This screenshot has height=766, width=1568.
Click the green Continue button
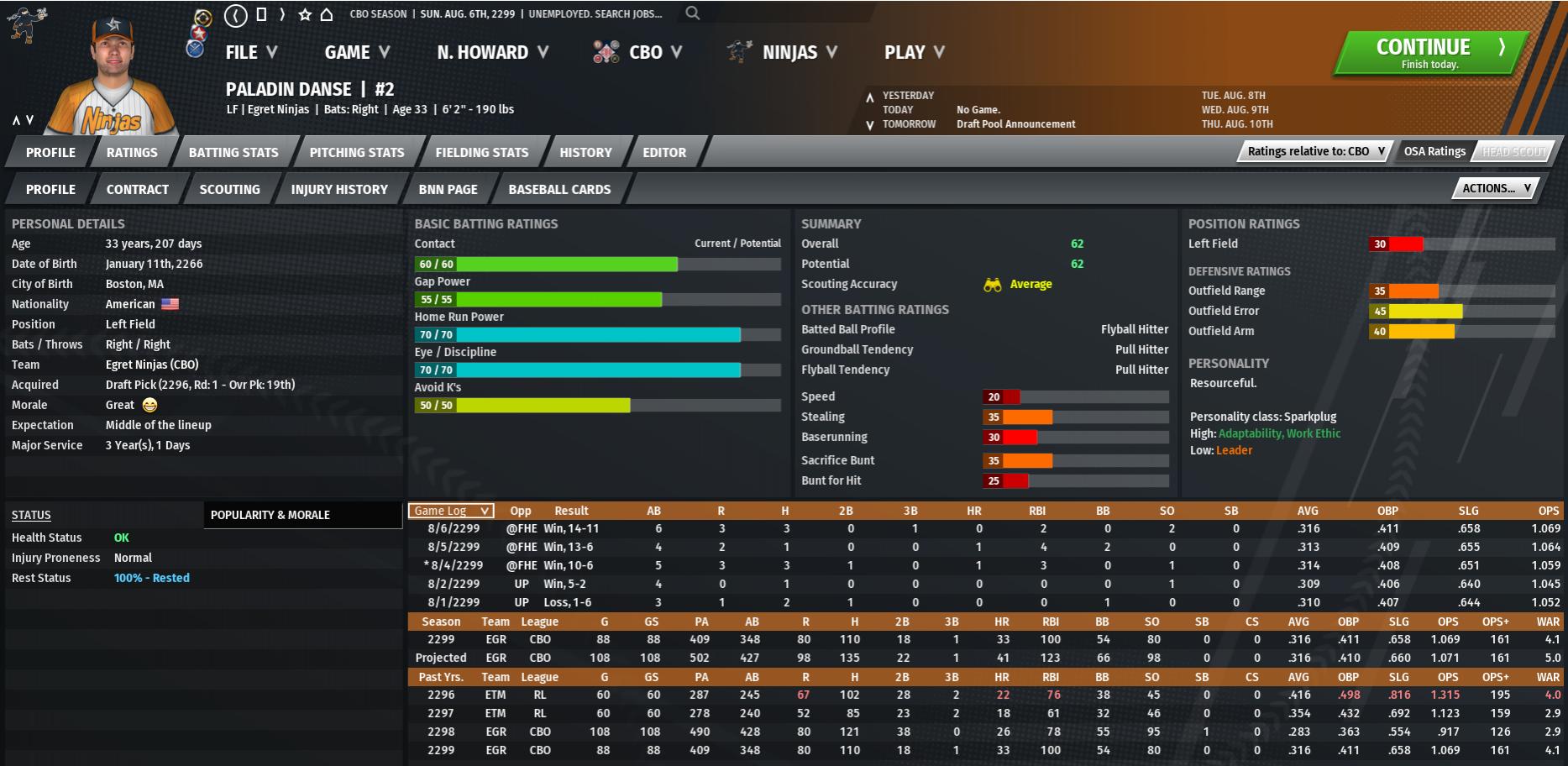pyautogui.click(x=1430, y=53)
